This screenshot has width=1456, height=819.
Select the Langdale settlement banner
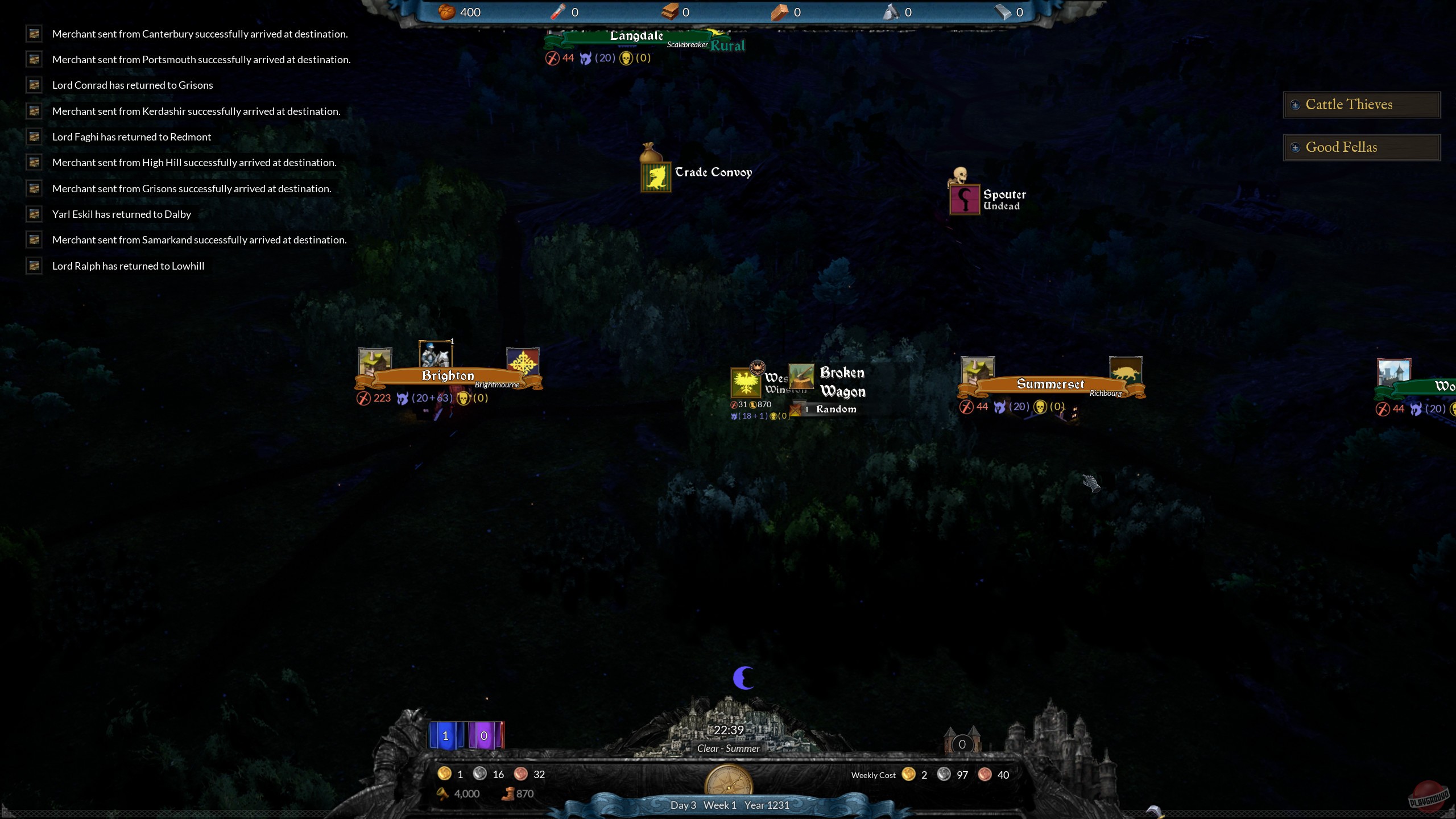click(x=637, y=36)
